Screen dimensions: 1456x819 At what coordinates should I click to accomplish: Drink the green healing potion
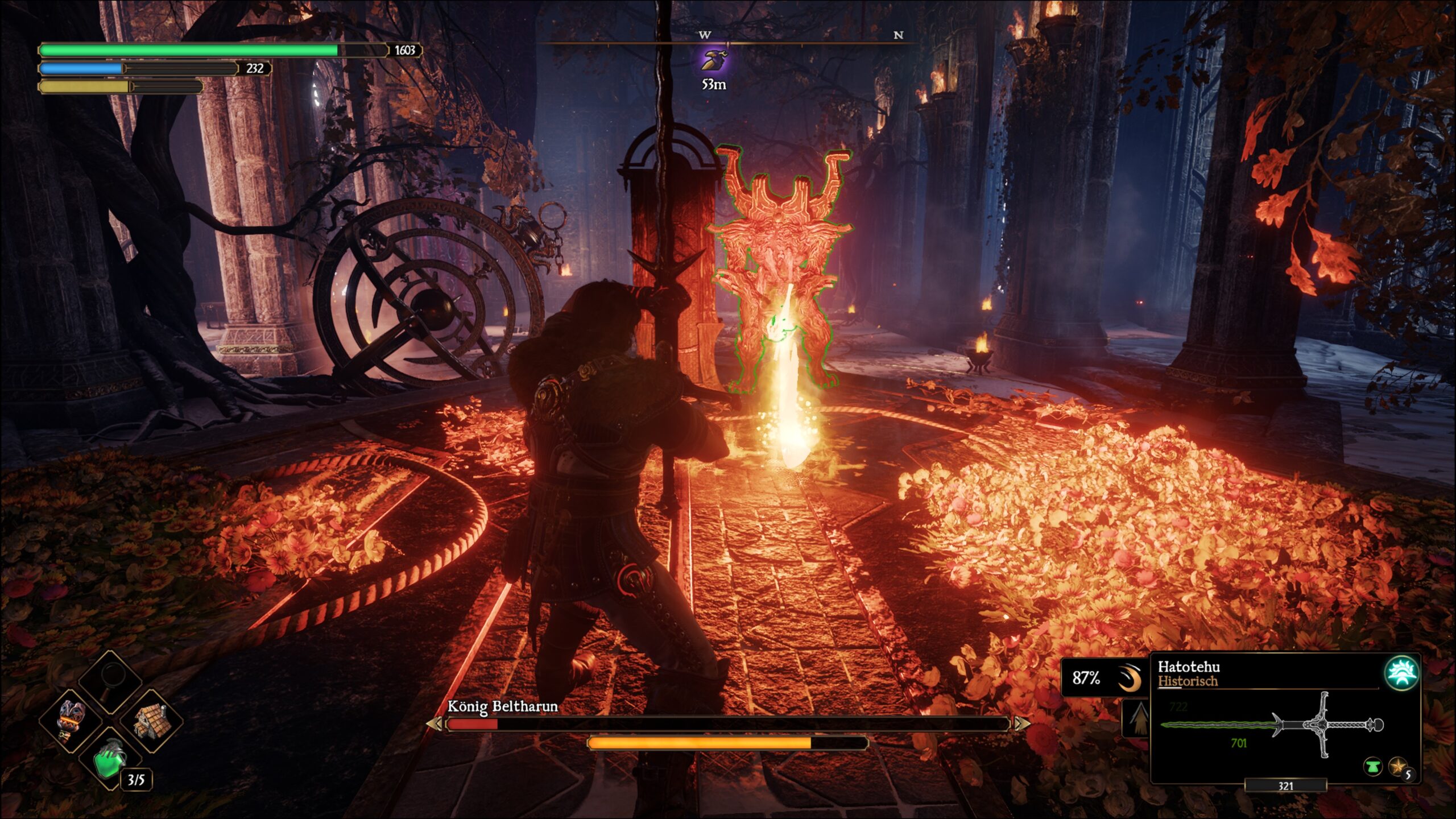[110, 760]
